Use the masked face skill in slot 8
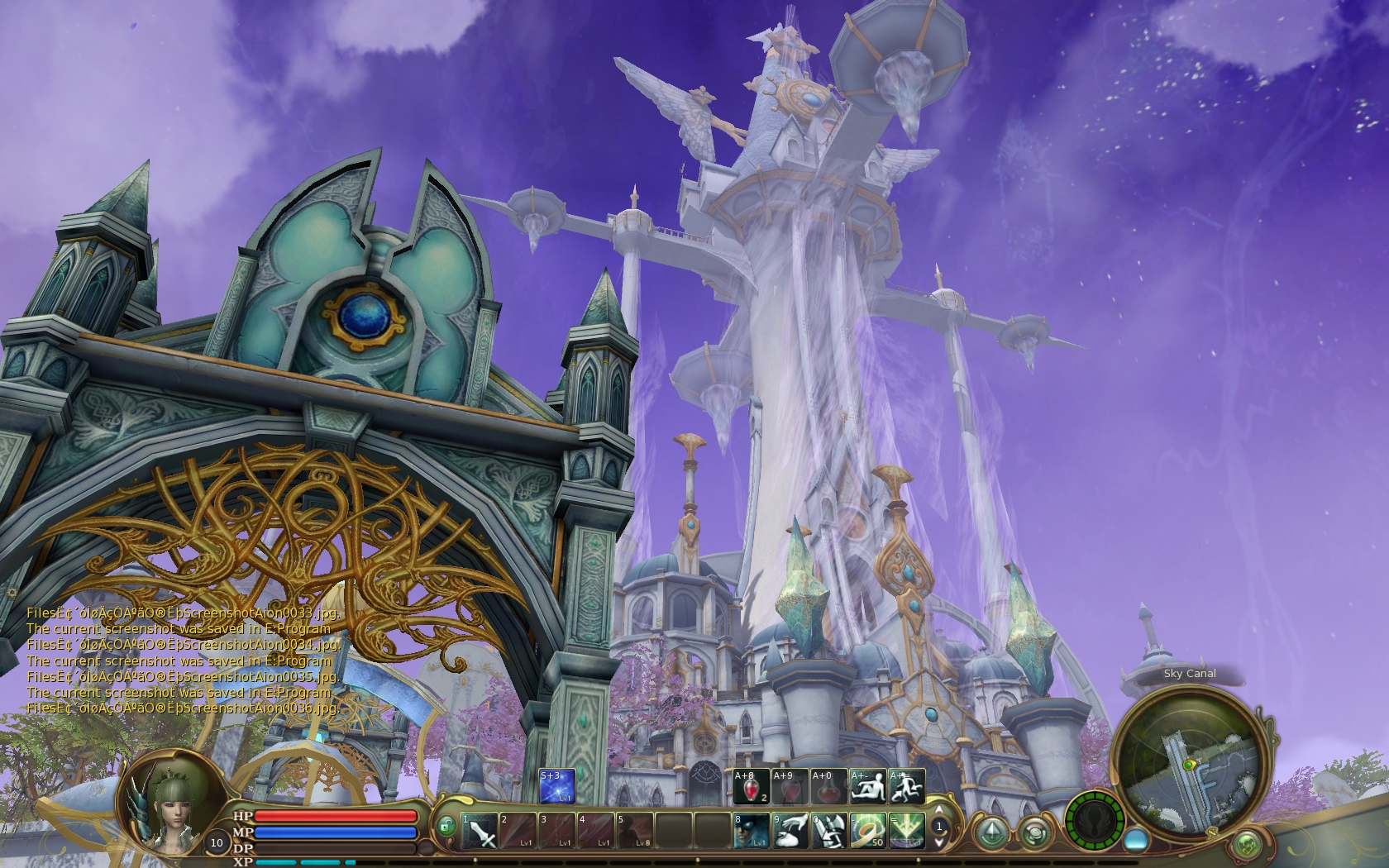Screen dimensions: 1389x868 tap(750, 831)
